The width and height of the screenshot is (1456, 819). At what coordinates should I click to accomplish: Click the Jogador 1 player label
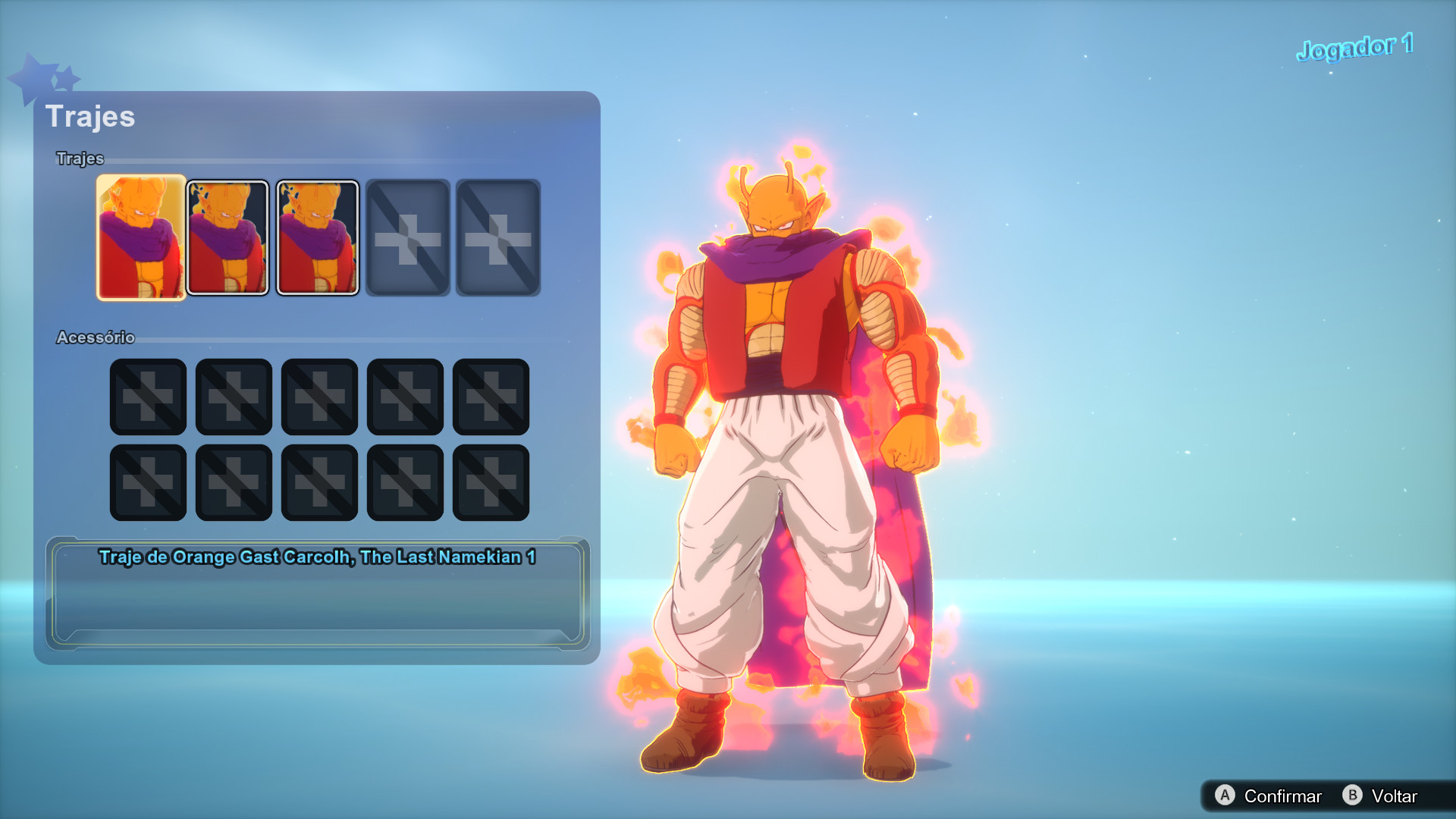pyautogui.click(x=1354, y=45)
